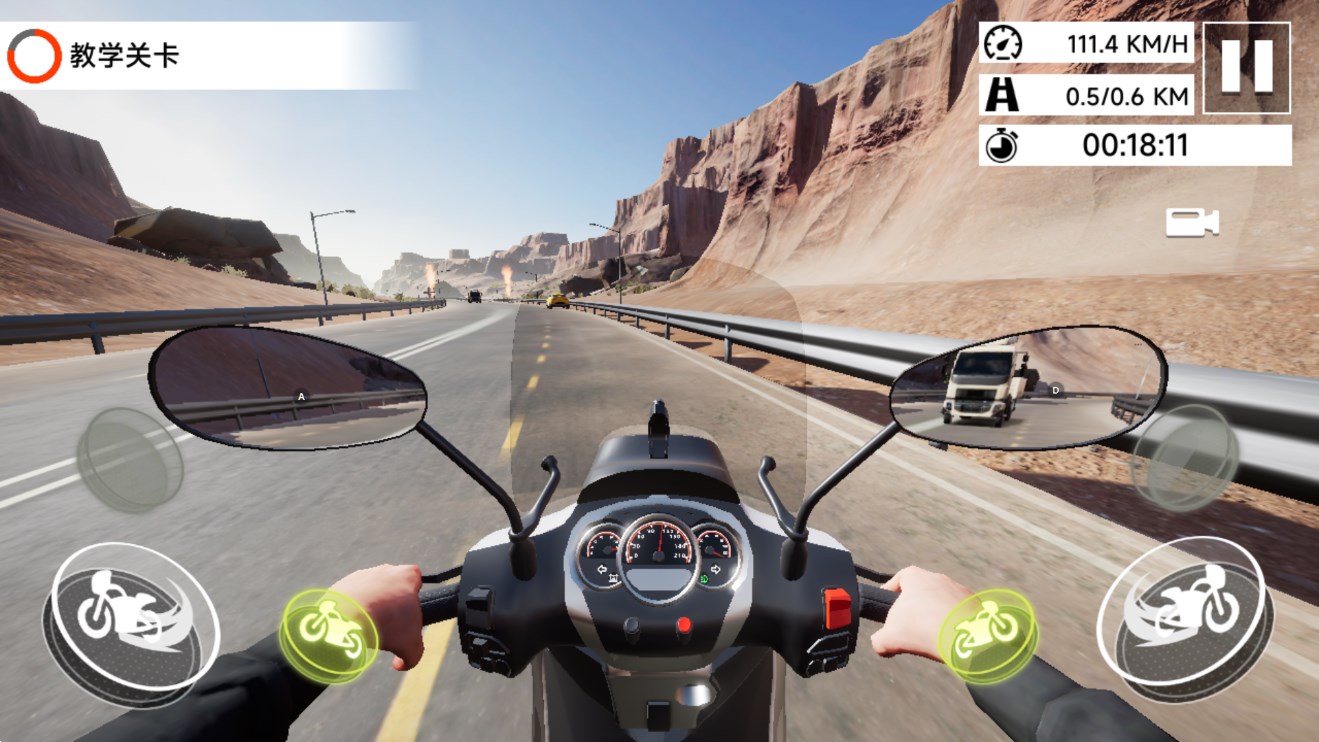
Task: Activate the green motorcycle button on the left handgrip
Action: [328, 636]
